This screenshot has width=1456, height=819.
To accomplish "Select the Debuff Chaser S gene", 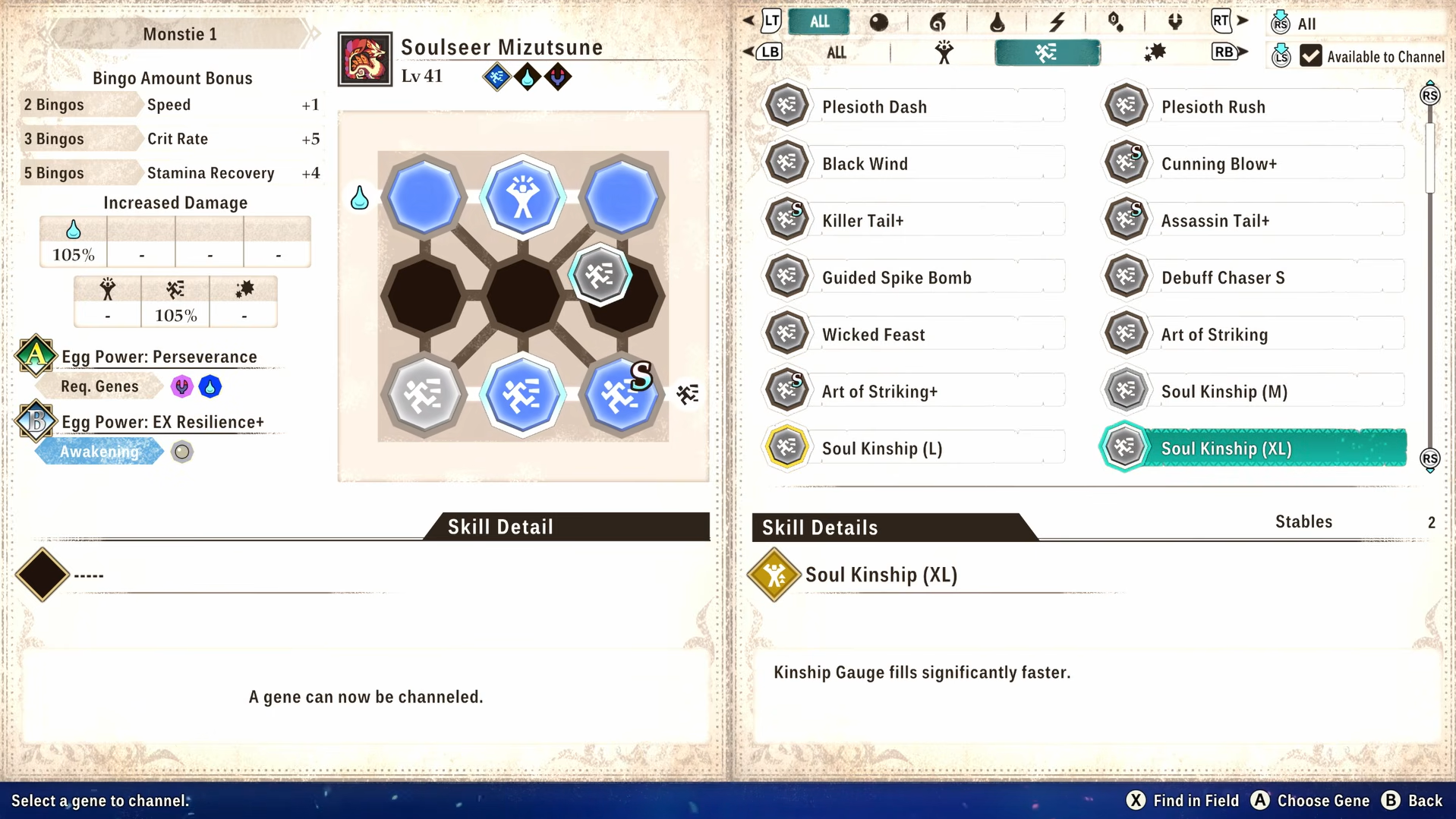I will pyautogui.click(x=1254, y=278).
